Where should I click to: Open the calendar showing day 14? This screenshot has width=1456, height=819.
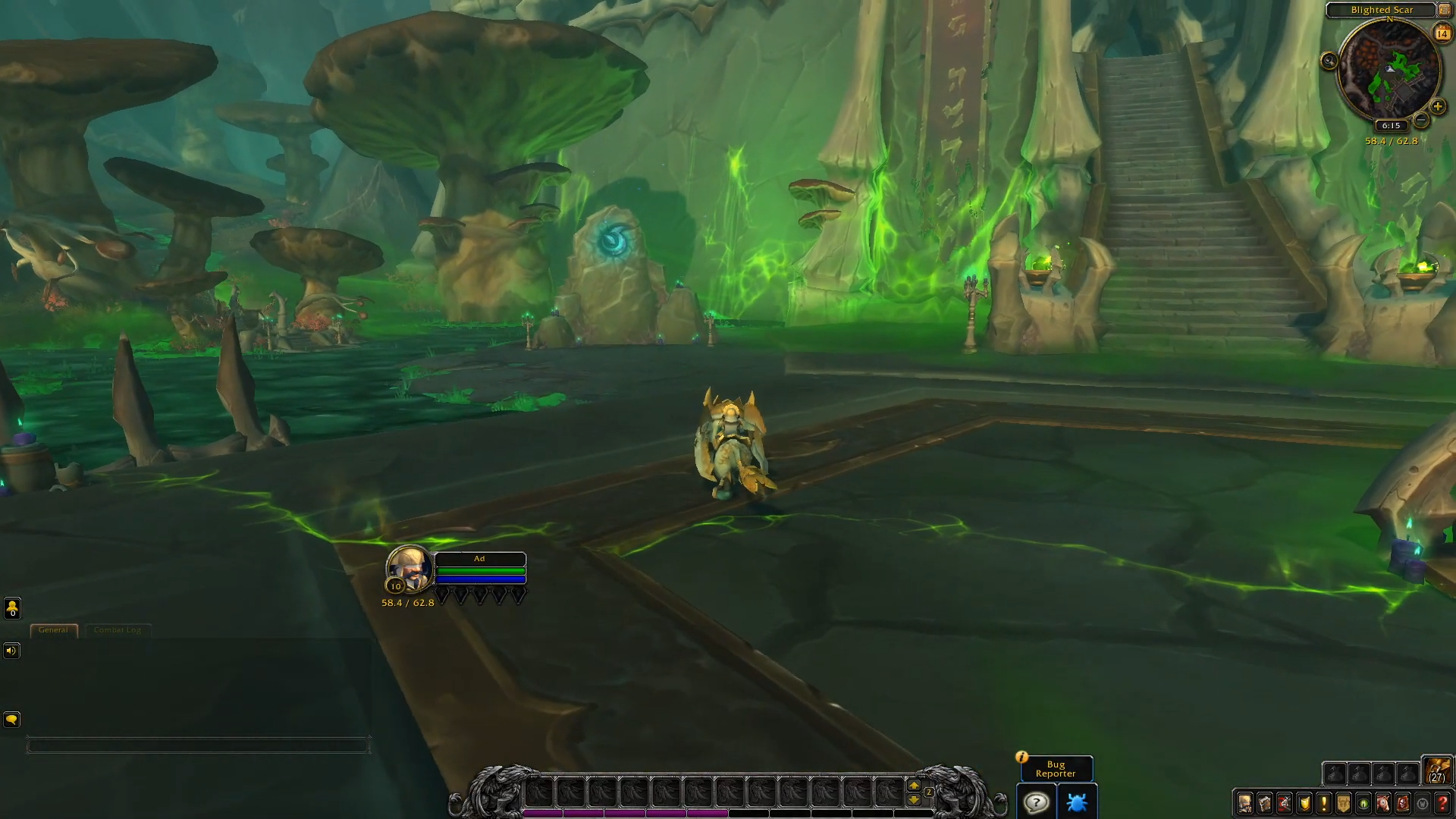[x=1442, y=33]
